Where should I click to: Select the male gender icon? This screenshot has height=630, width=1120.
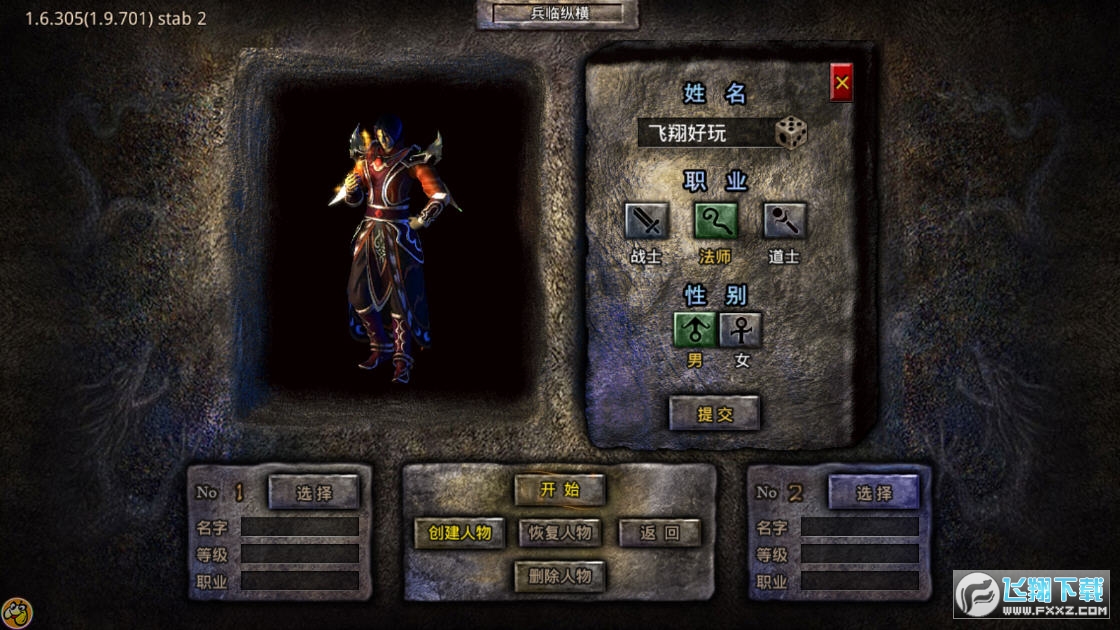[695, 329]
